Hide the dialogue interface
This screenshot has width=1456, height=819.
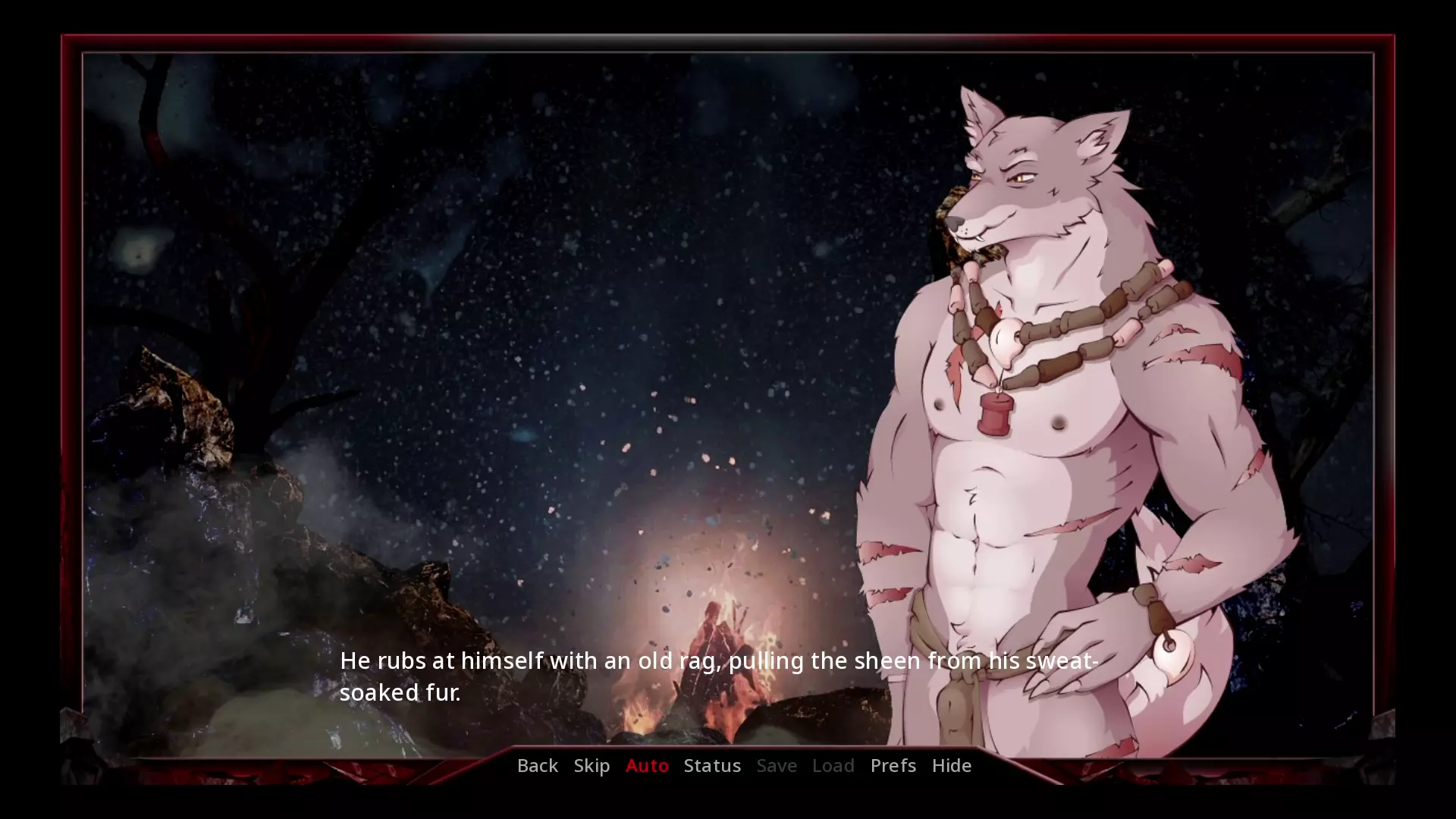(951, 766)
